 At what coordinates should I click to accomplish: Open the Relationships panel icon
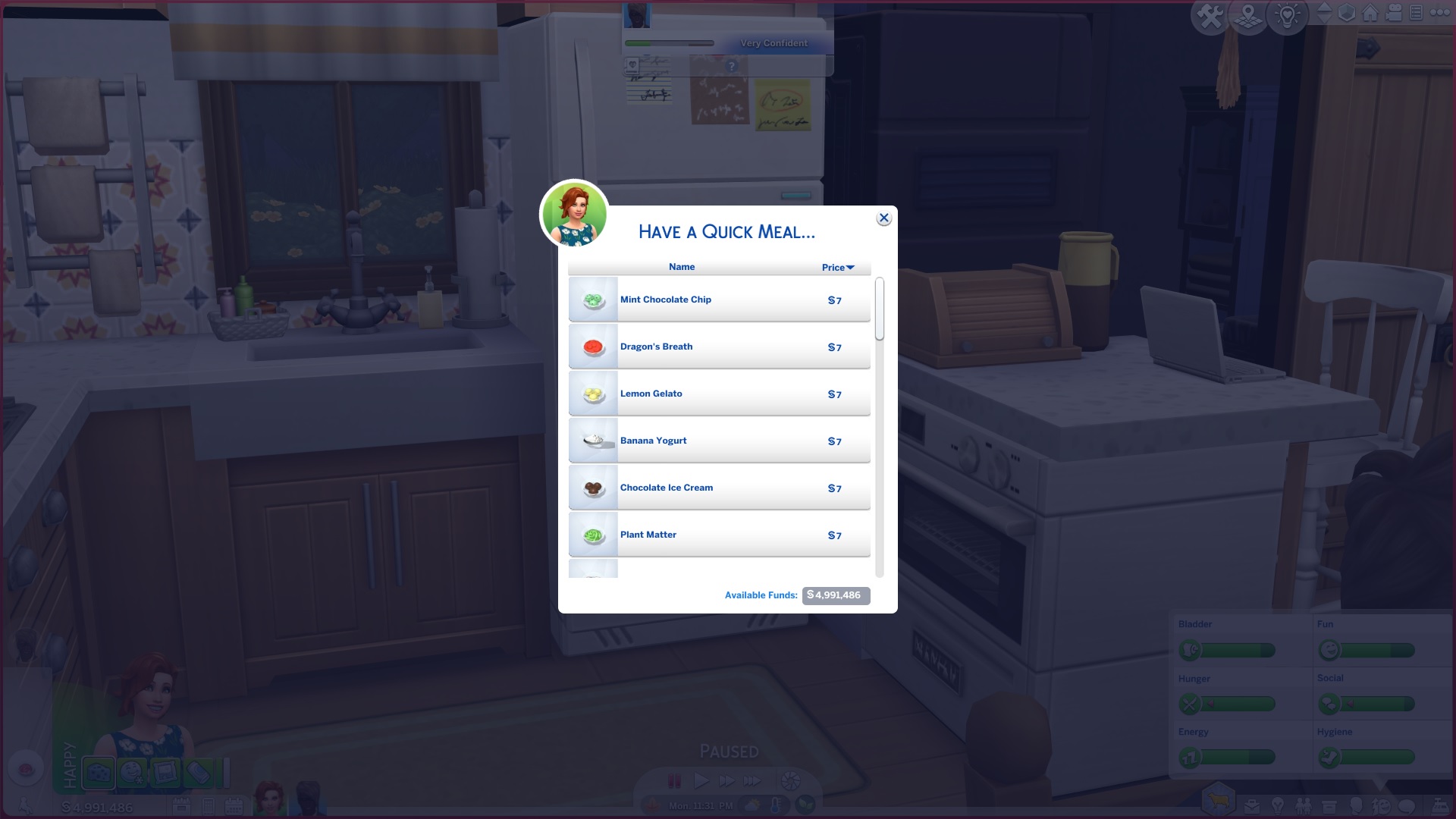1303,805
